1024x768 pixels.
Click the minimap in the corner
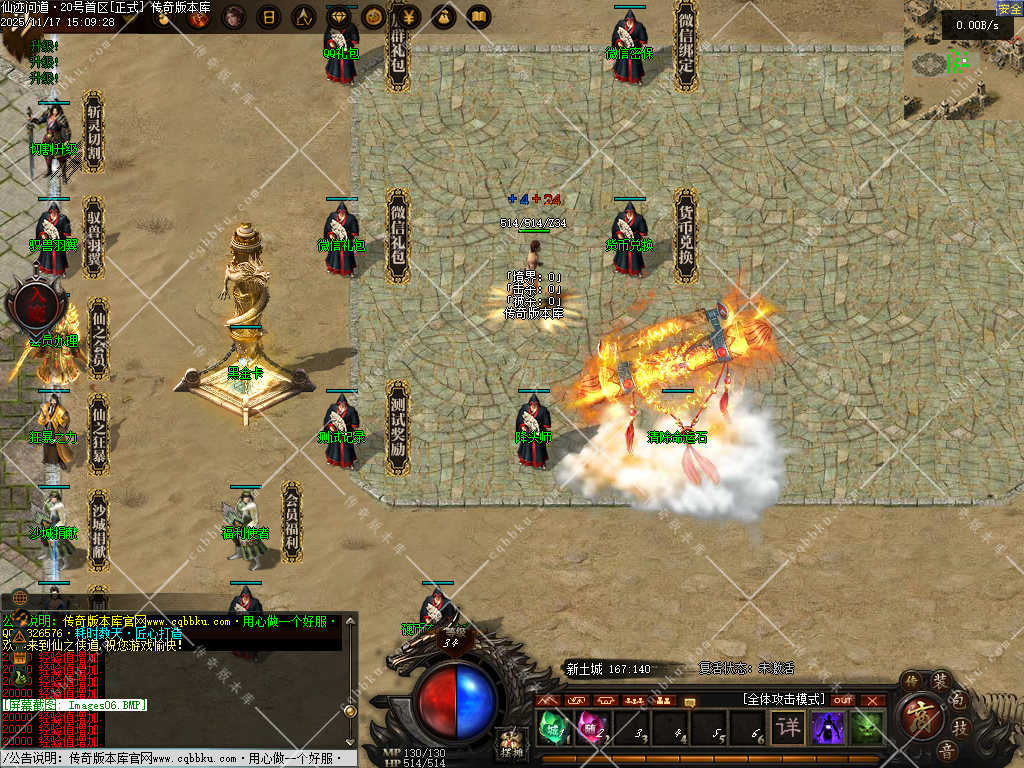click(962, 62)
